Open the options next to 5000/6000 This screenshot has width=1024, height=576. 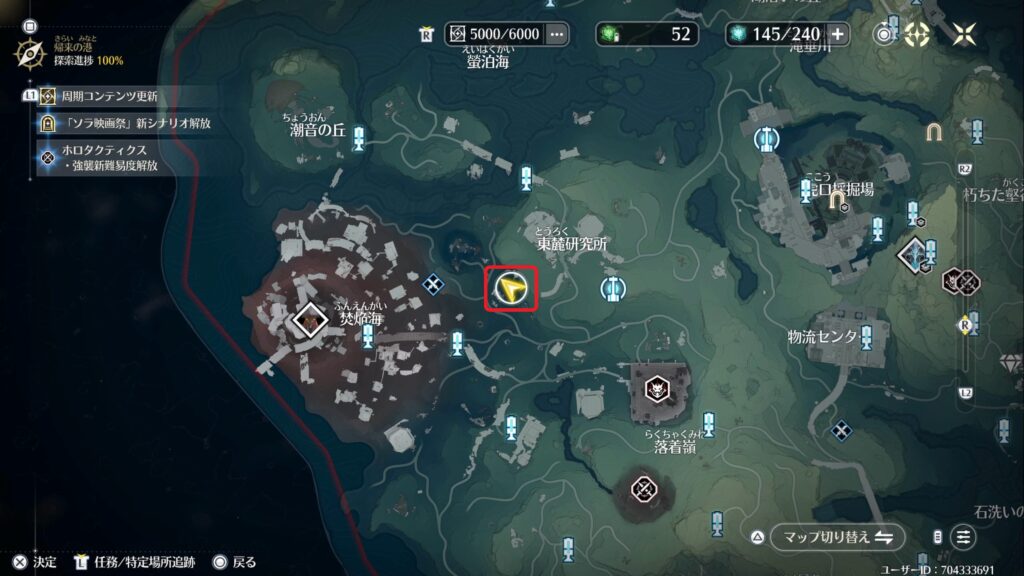[x=557, y=34]
